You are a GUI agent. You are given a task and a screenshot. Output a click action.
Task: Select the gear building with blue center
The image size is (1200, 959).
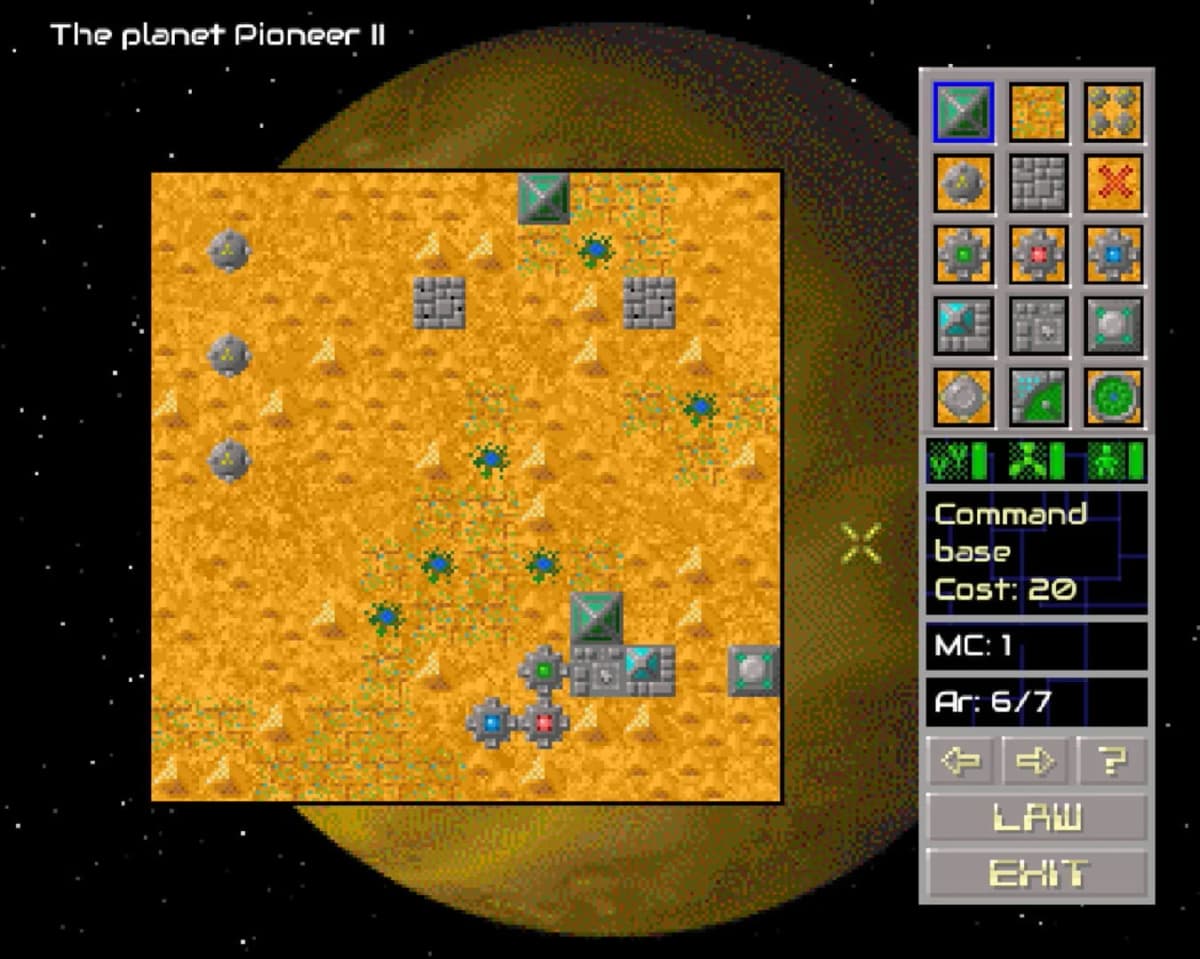pos(1113,254)
